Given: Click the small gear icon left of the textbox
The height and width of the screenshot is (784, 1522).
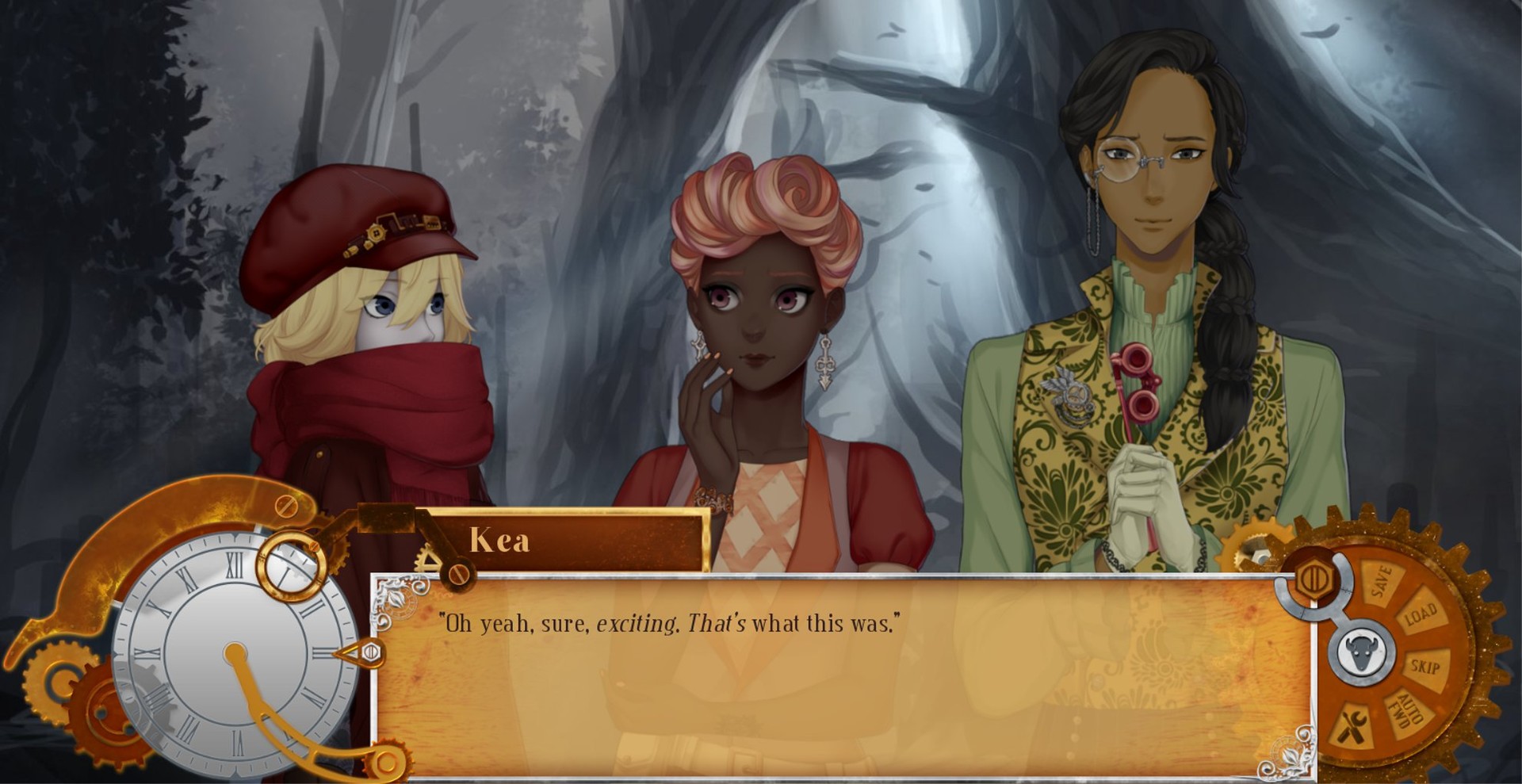Looking at the screenshot, I should coord(339,553).
